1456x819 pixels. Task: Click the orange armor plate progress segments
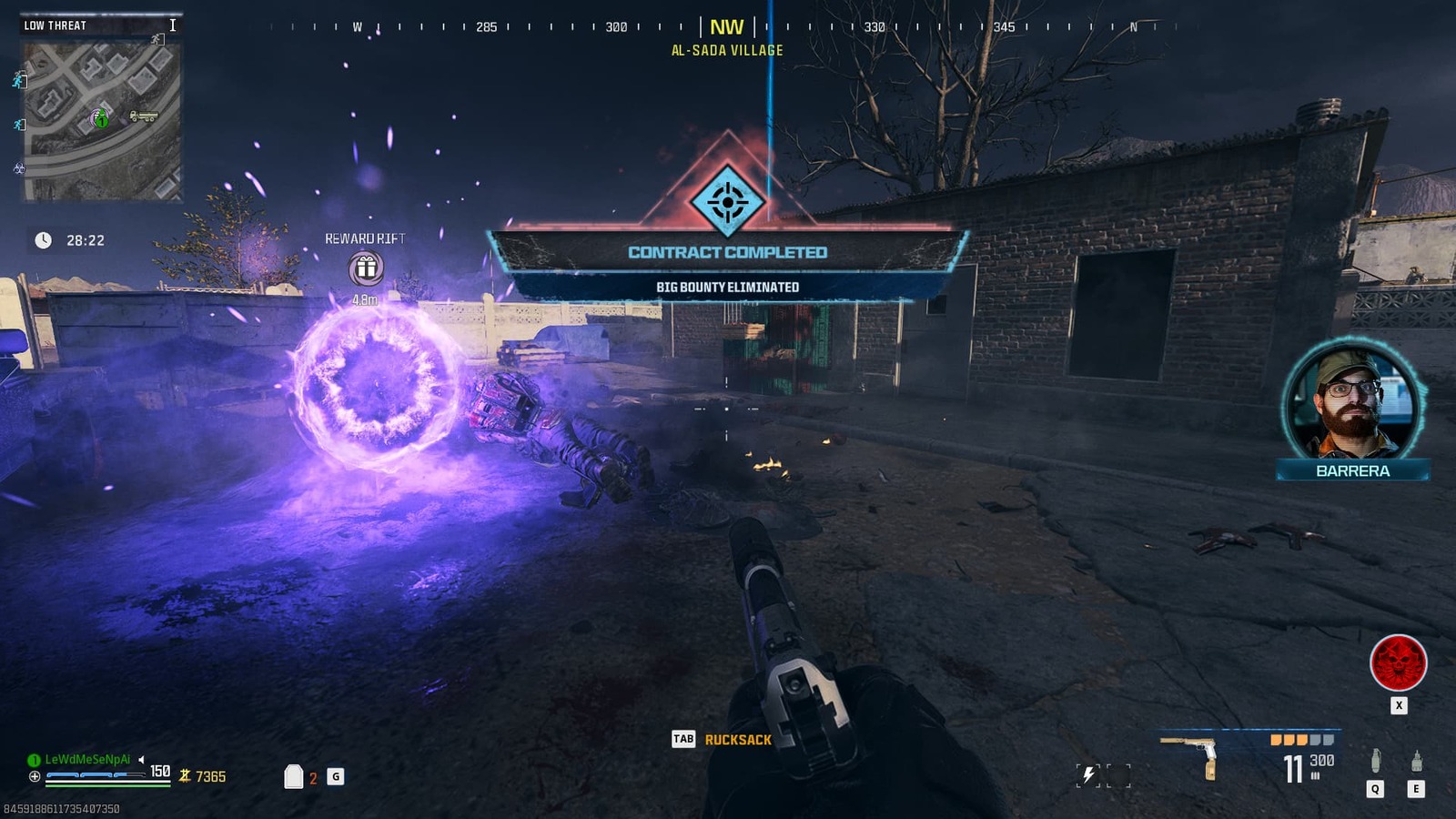point(1290,740)
